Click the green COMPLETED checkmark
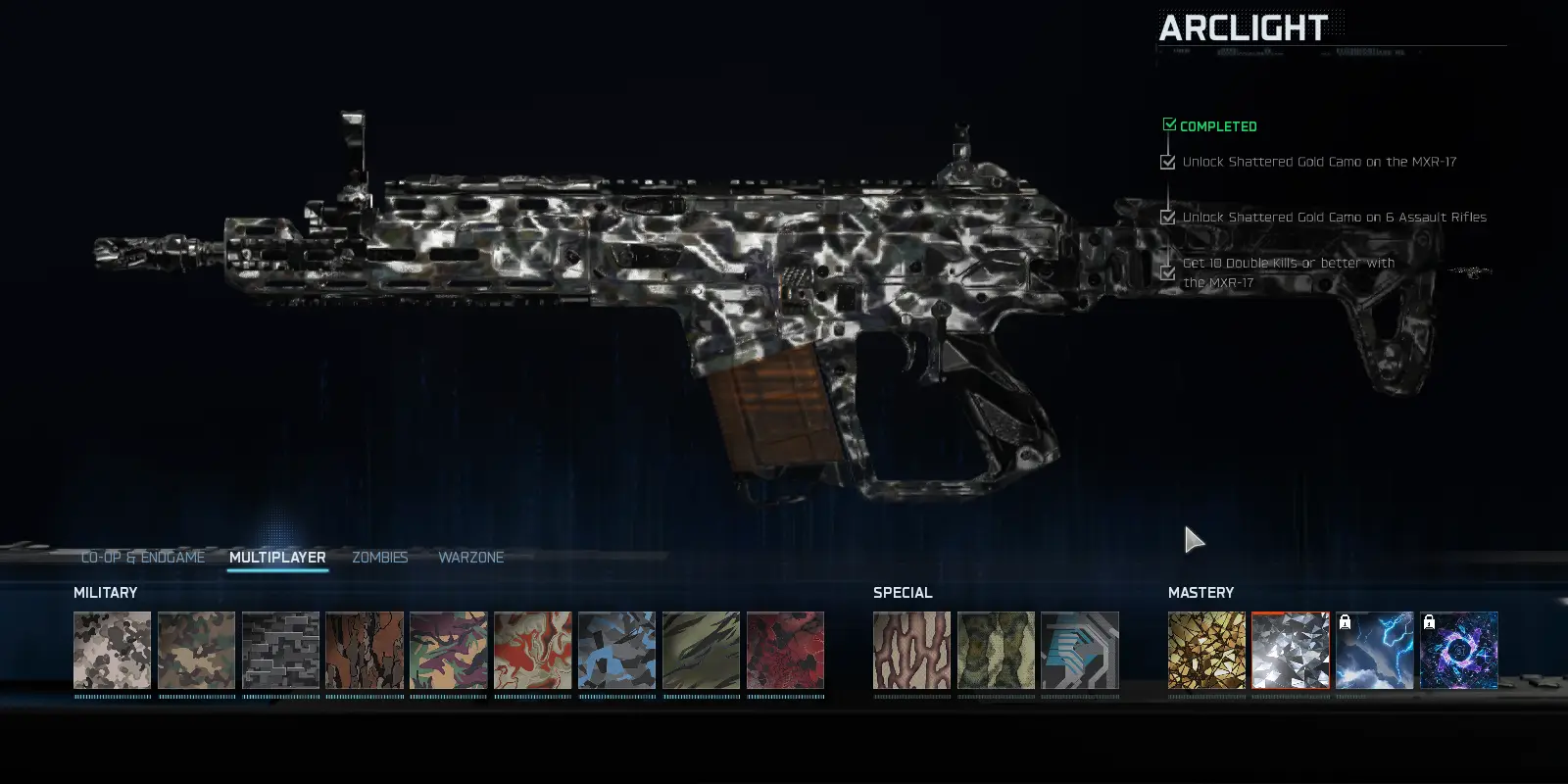 1168,124
